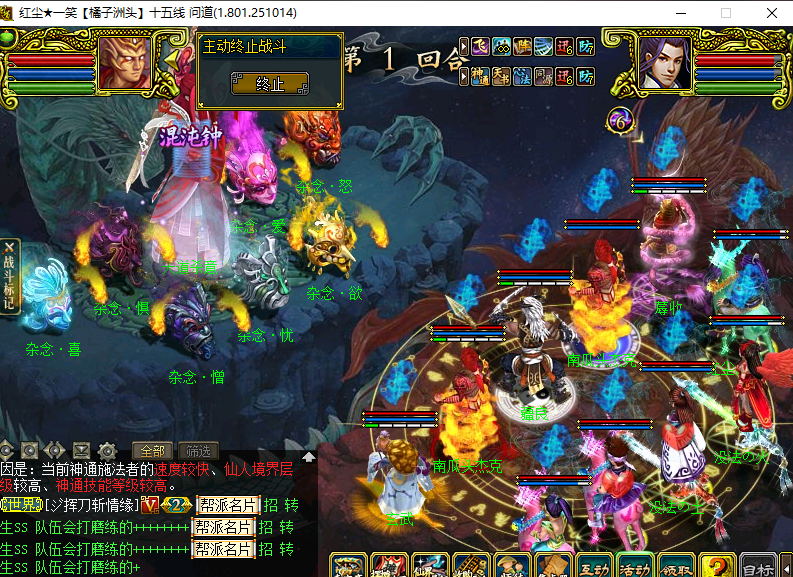The image size is (793, 577).
Task: Select the 天书 status icon
Action: tap(501, 75)
